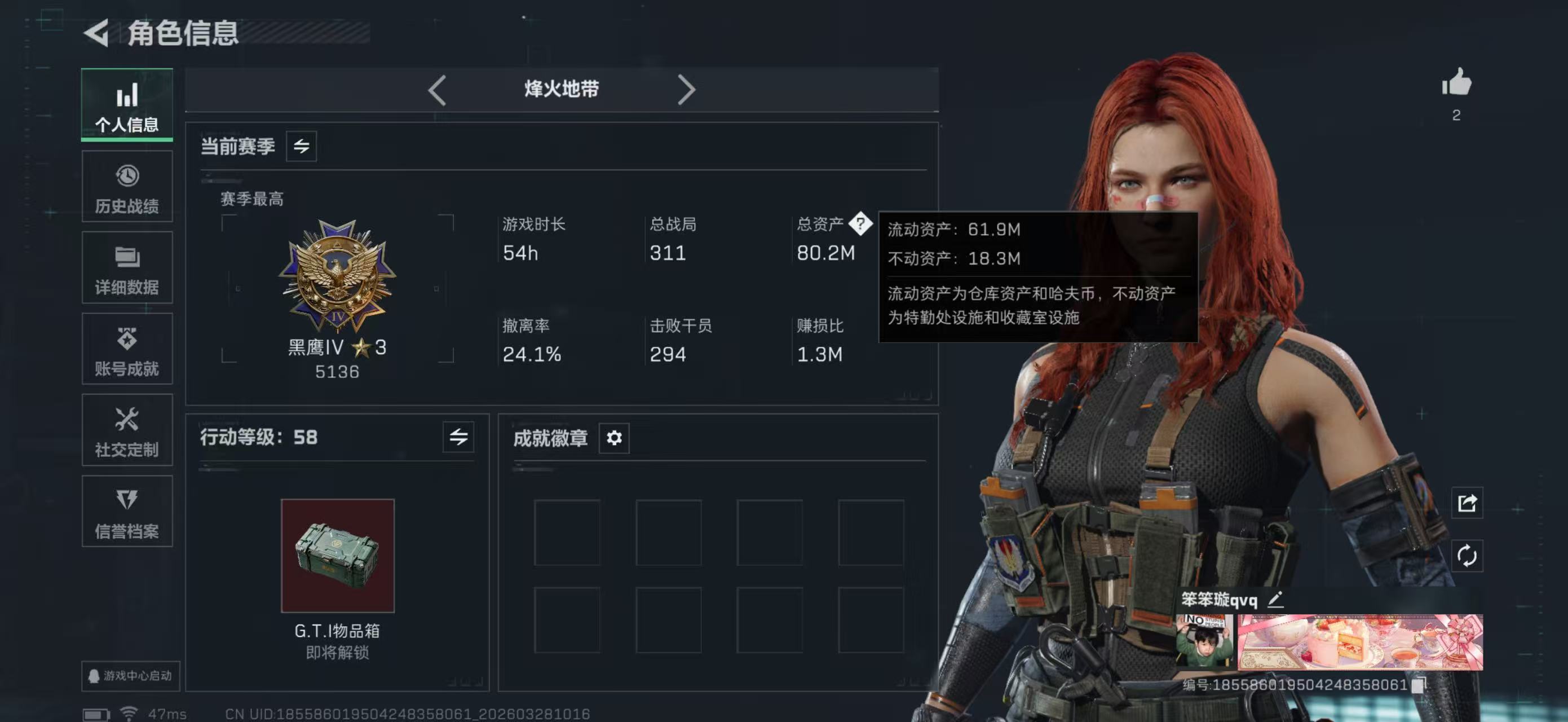This screenshot has height=722, width=1568.
Task: Select the 信誉档案 tab
Action: (127, 512)
